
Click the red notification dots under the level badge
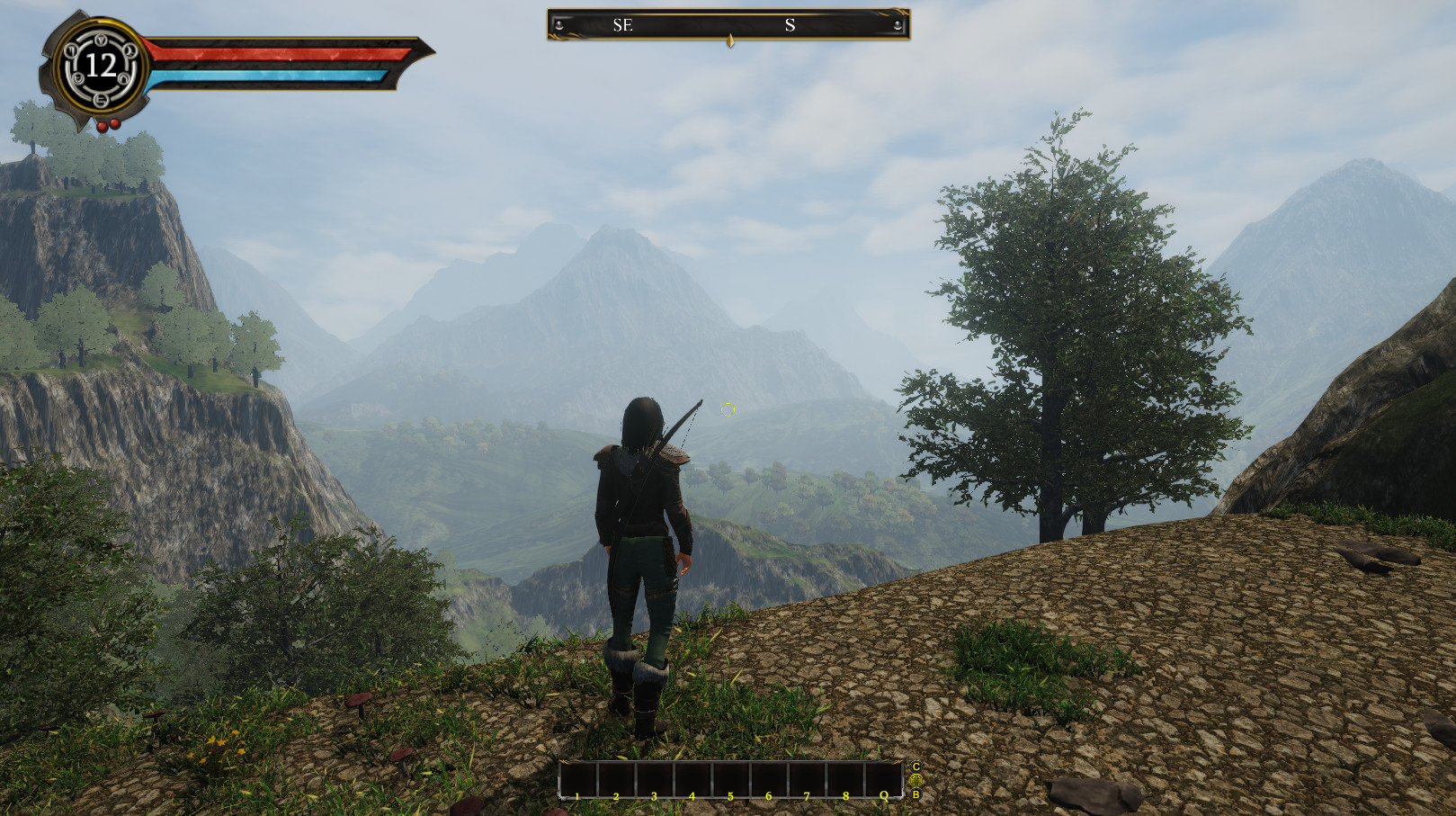(108, 123)
